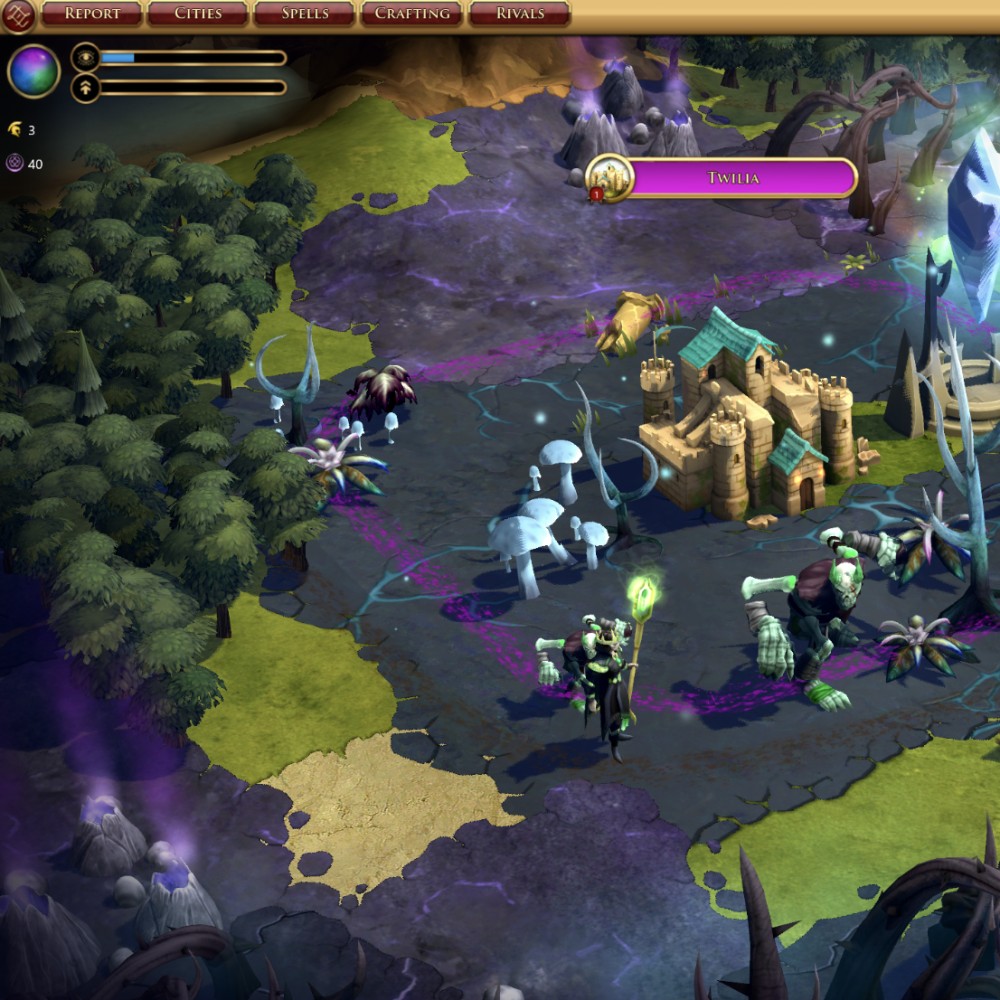Viewport: 1000px width, 1000px height.
Task: Open the Cities overview
Action: click(198, 14)
